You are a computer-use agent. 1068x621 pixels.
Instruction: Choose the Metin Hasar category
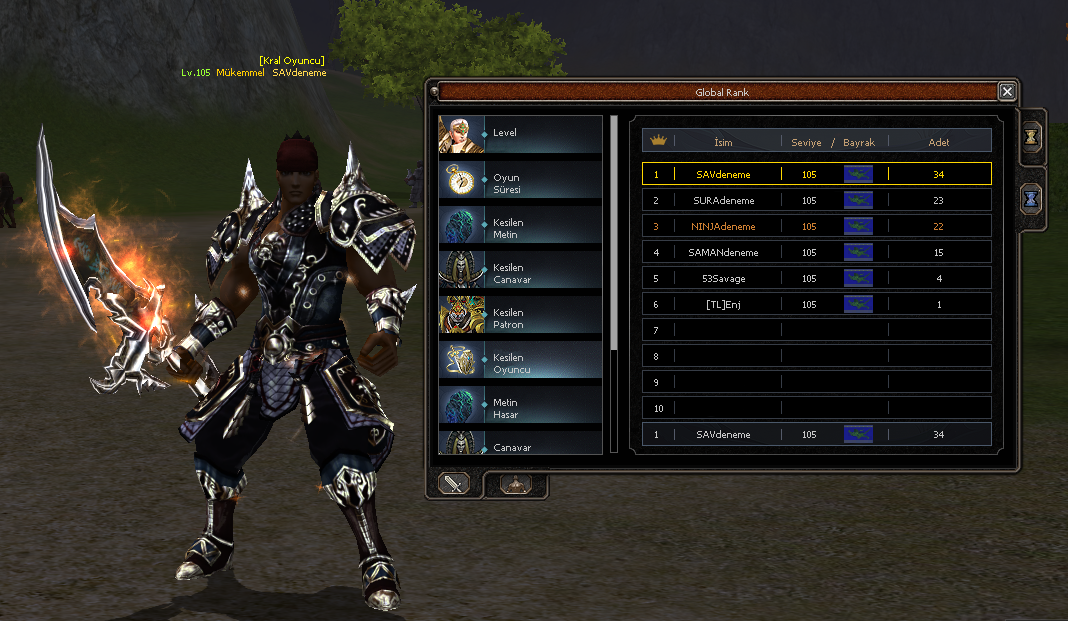coord(520,408)
